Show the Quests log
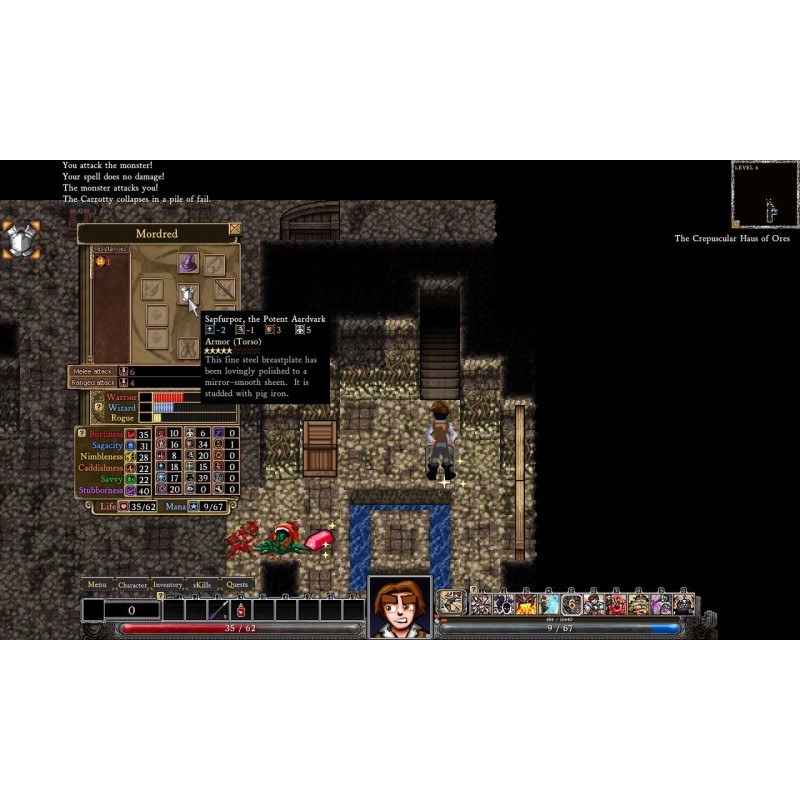 (x=237, y=585)
